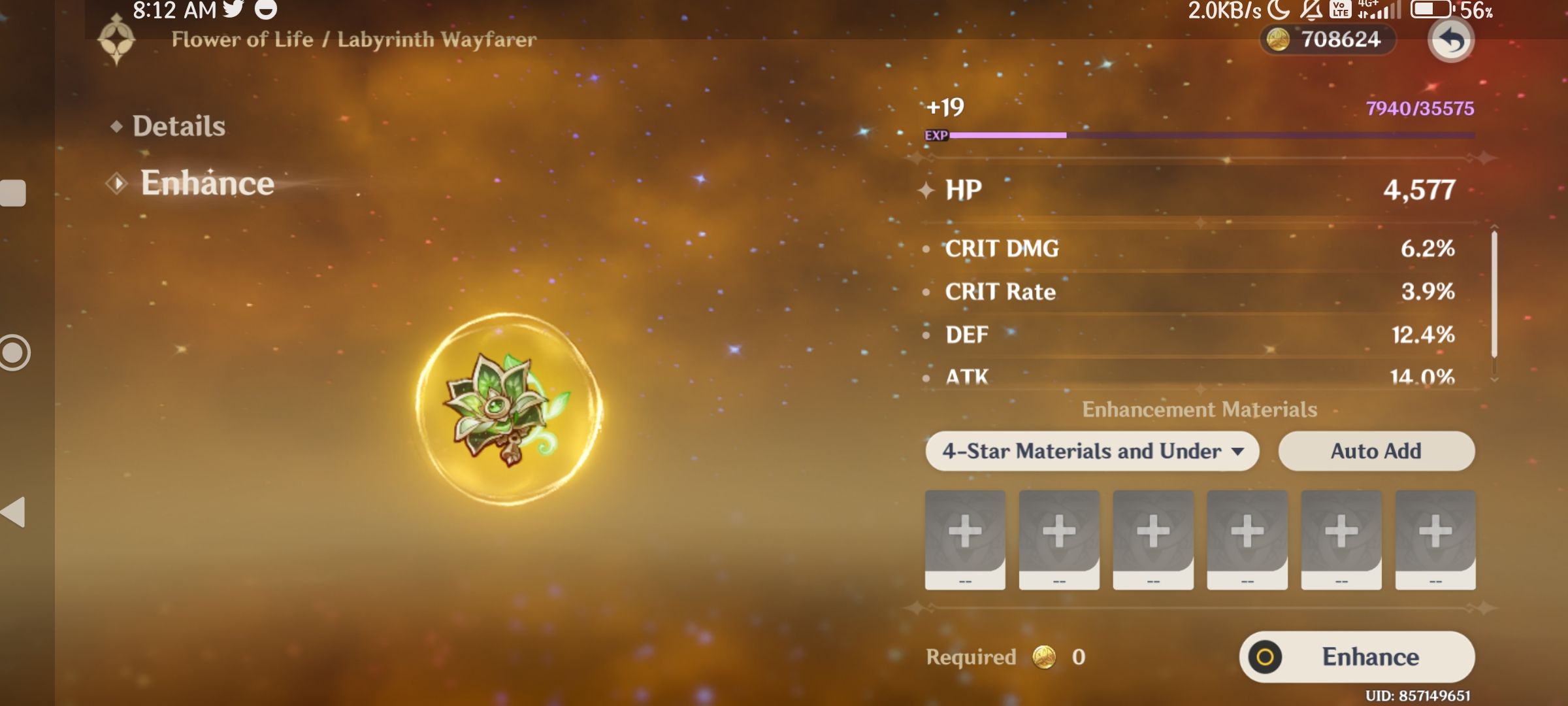Screen dimensions: 1568x706
Task: Open the 4-Star Materials and Under dropdown
Action: 1092,451
